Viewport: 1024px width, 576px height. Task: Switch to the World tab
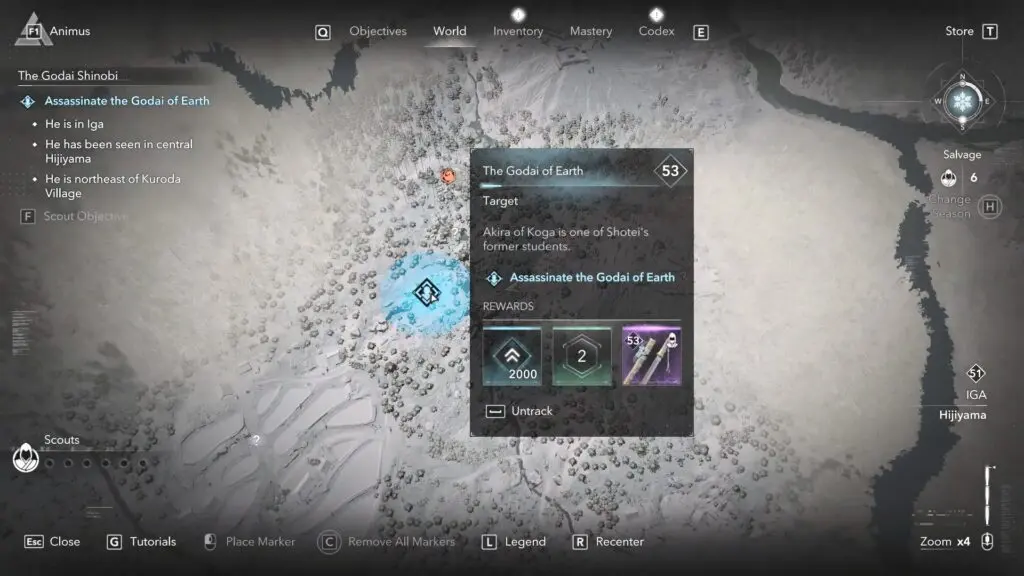[449, 31]
